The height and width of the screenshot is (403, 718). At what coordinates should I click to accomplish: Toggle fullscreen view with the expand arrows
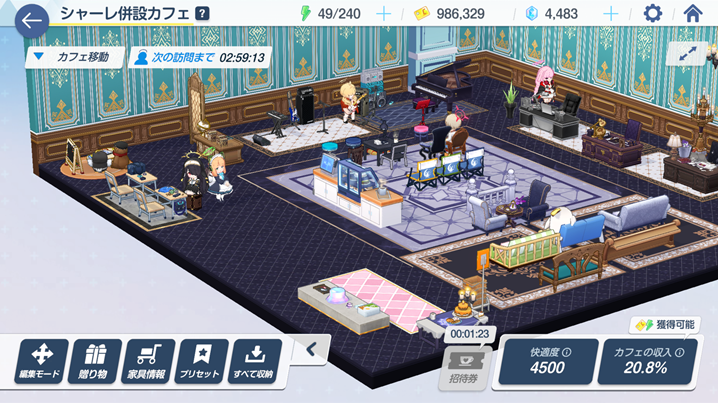687,56
